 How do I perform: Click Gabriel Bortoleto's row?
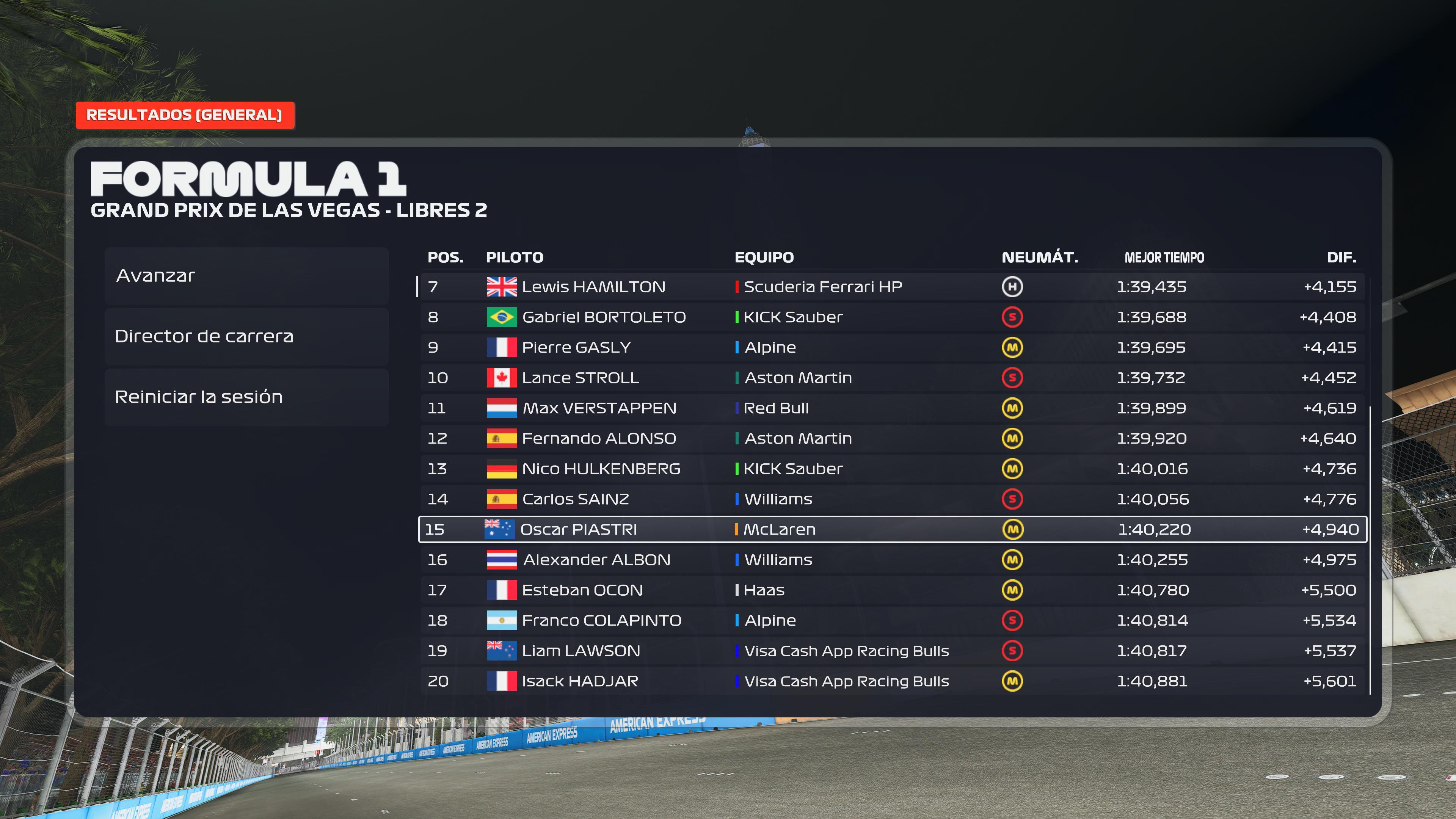tap(892, 317)
